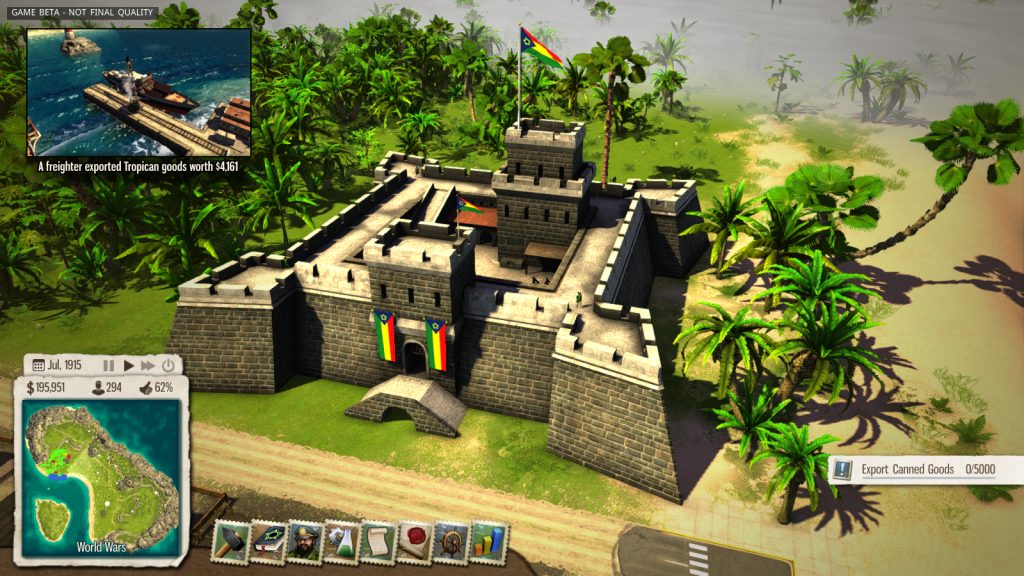Open the paper scroll edicts stamp
The width and height of the screenshot is (1024, 576).
(x=378, y=541)
